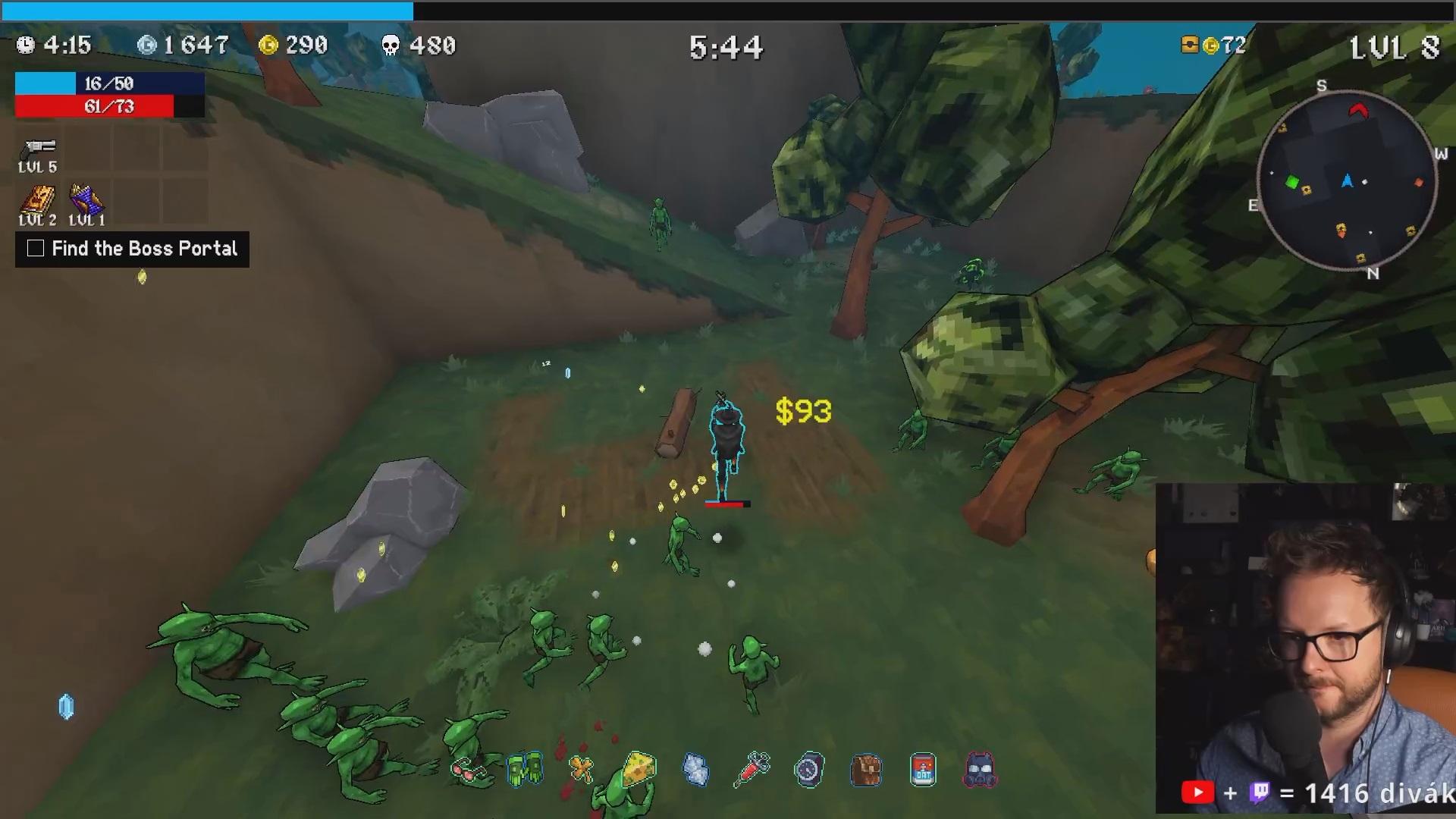Image resolution: width=1456 pixels, height=819 pixels.
Task: Click the ice crystal item icon
Action: [695, 770]
